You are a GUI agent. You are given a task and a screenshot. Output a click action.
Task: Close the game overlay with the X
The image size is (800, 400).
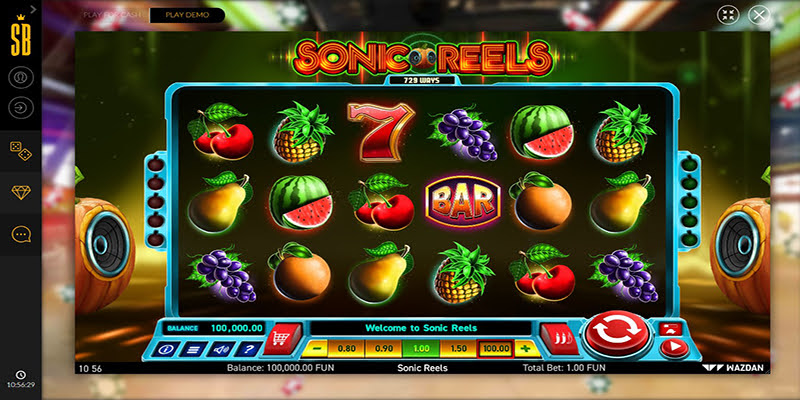point(760,16)
